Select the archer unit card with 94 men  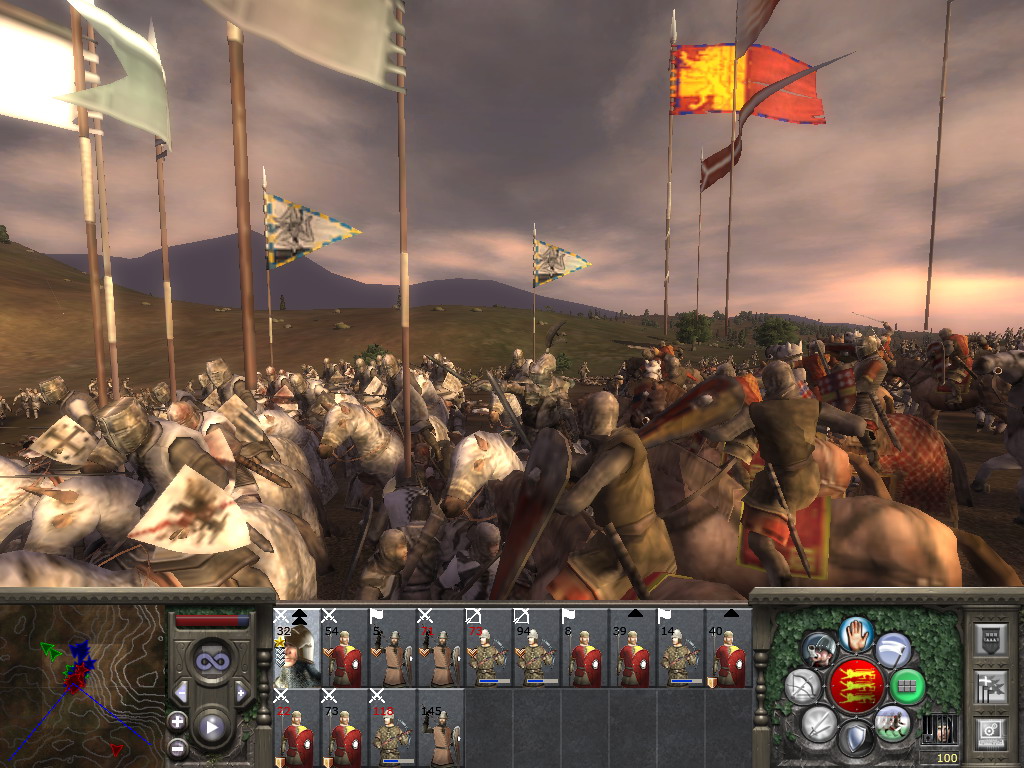point(537,648)
